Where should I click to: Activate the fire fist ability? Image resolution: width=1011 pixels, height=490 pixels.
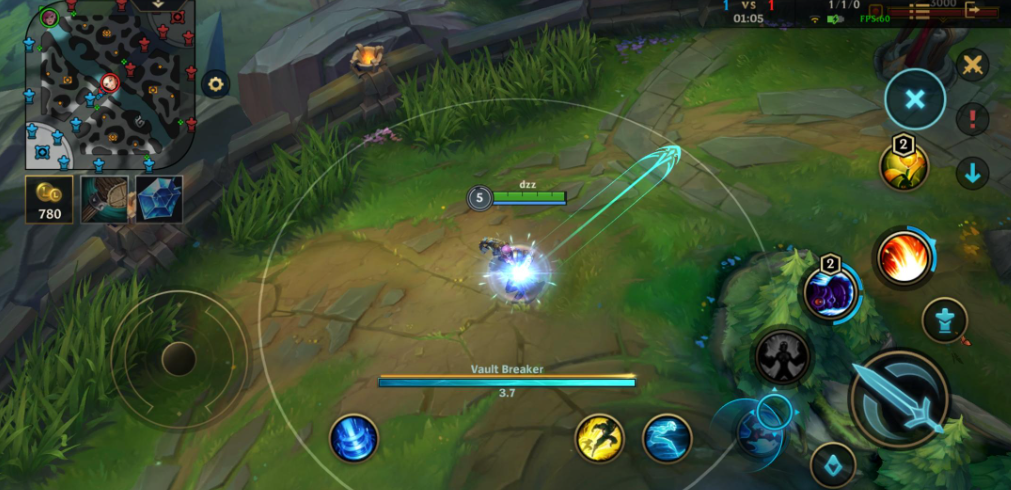(904, 258)
